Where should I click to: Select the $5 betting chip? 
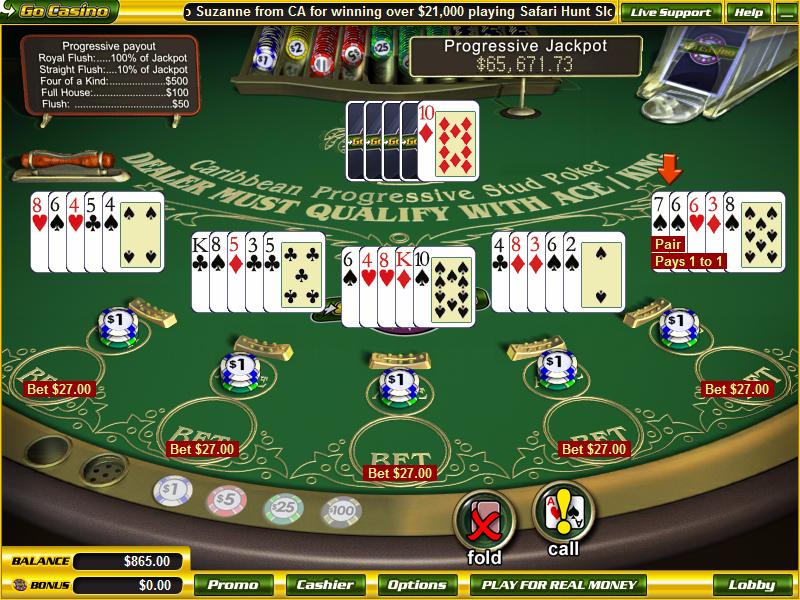tap(226, 499)
